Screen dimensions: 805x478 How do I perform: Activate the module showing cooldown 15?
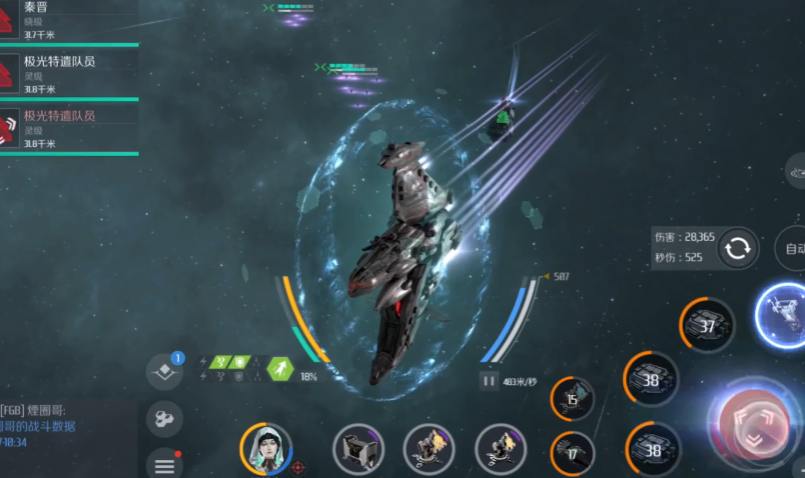(572, 399)
